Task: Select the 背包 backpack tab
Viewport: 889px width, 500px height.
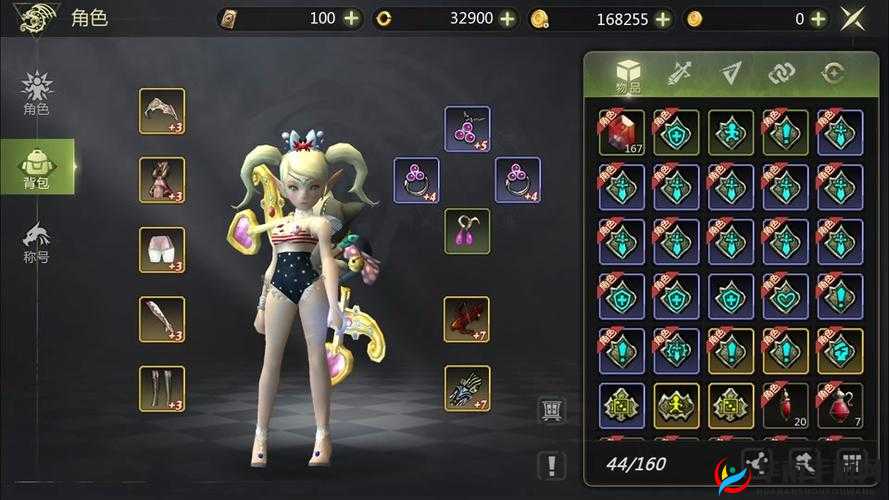Action: pyautogui.click(x=36, y=166)
